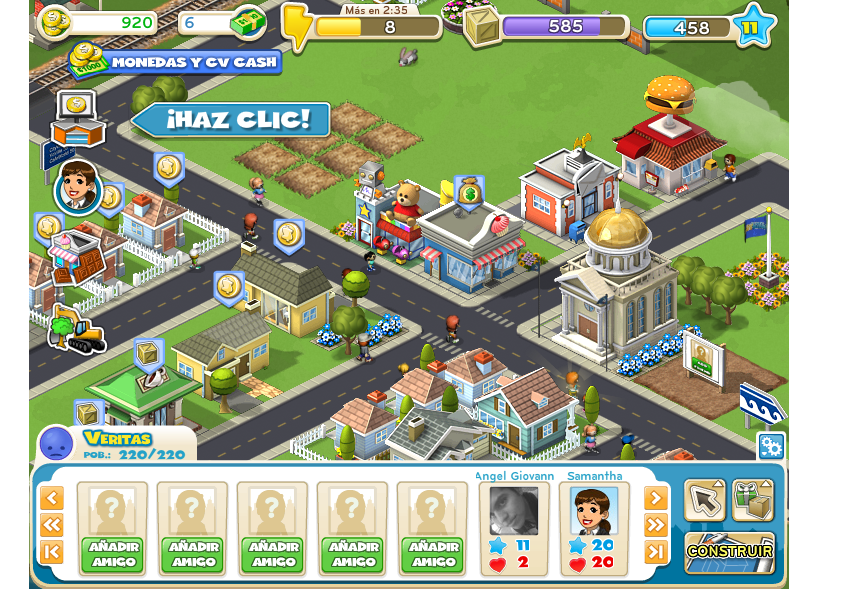The width and height of the screenshot is (843, 601).
Task: Show previous friend with single left arrow
Action: pos(52,498)
